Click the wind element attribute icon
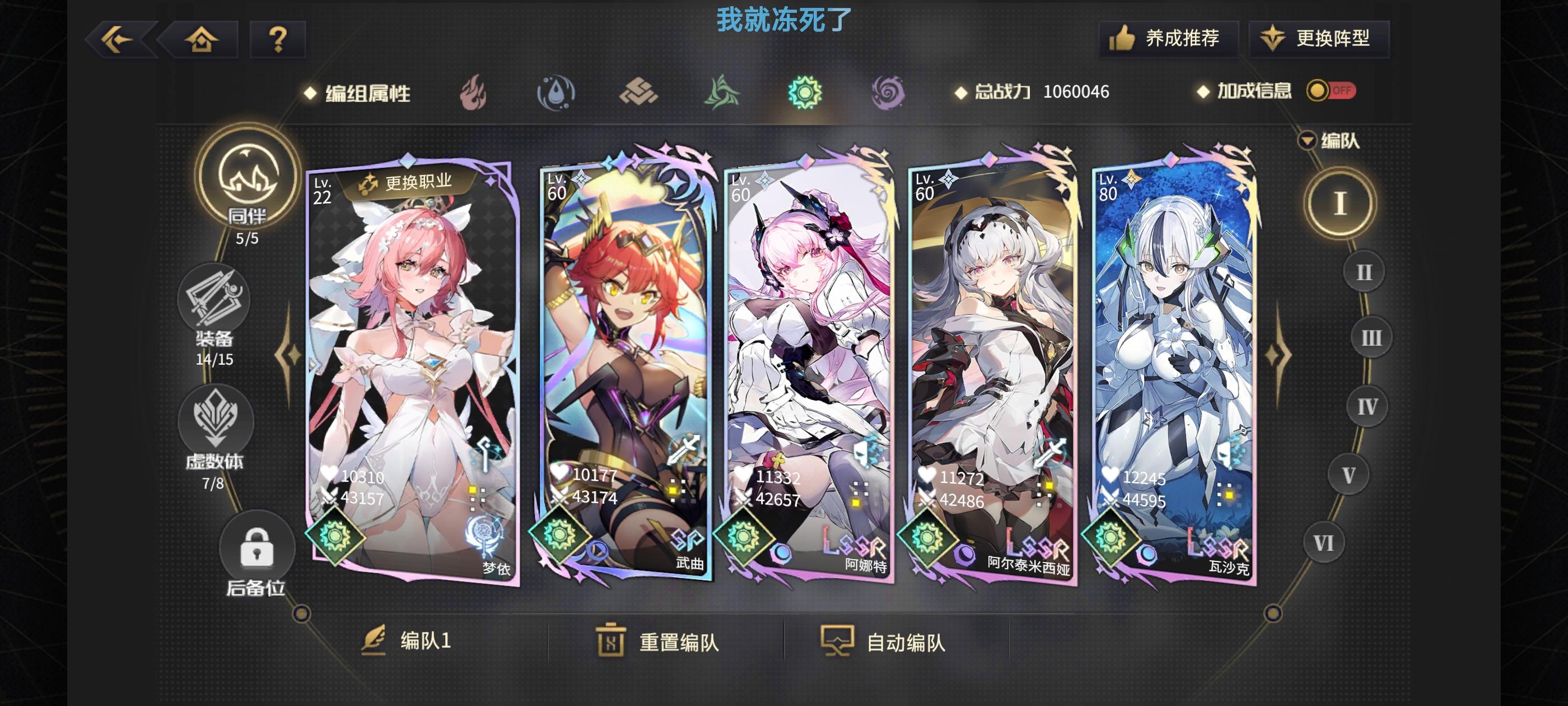Screen dimensions: 1568x706 pos(721,91)
